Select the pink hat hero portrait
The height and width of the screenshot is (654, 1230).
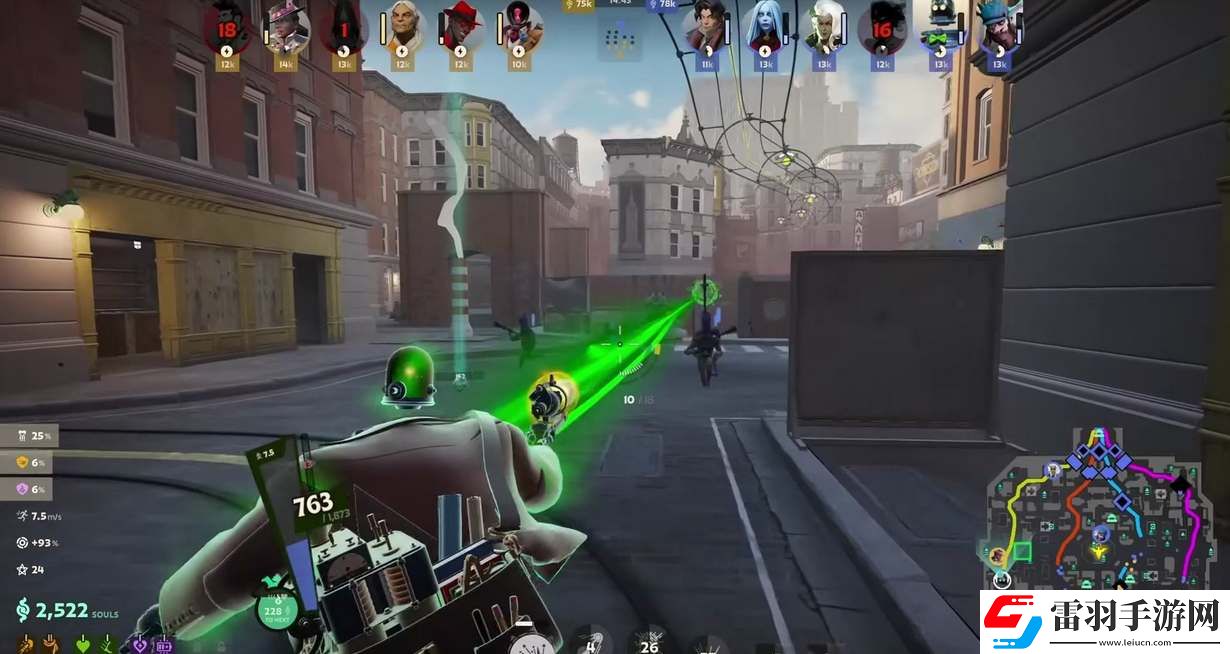285,27
